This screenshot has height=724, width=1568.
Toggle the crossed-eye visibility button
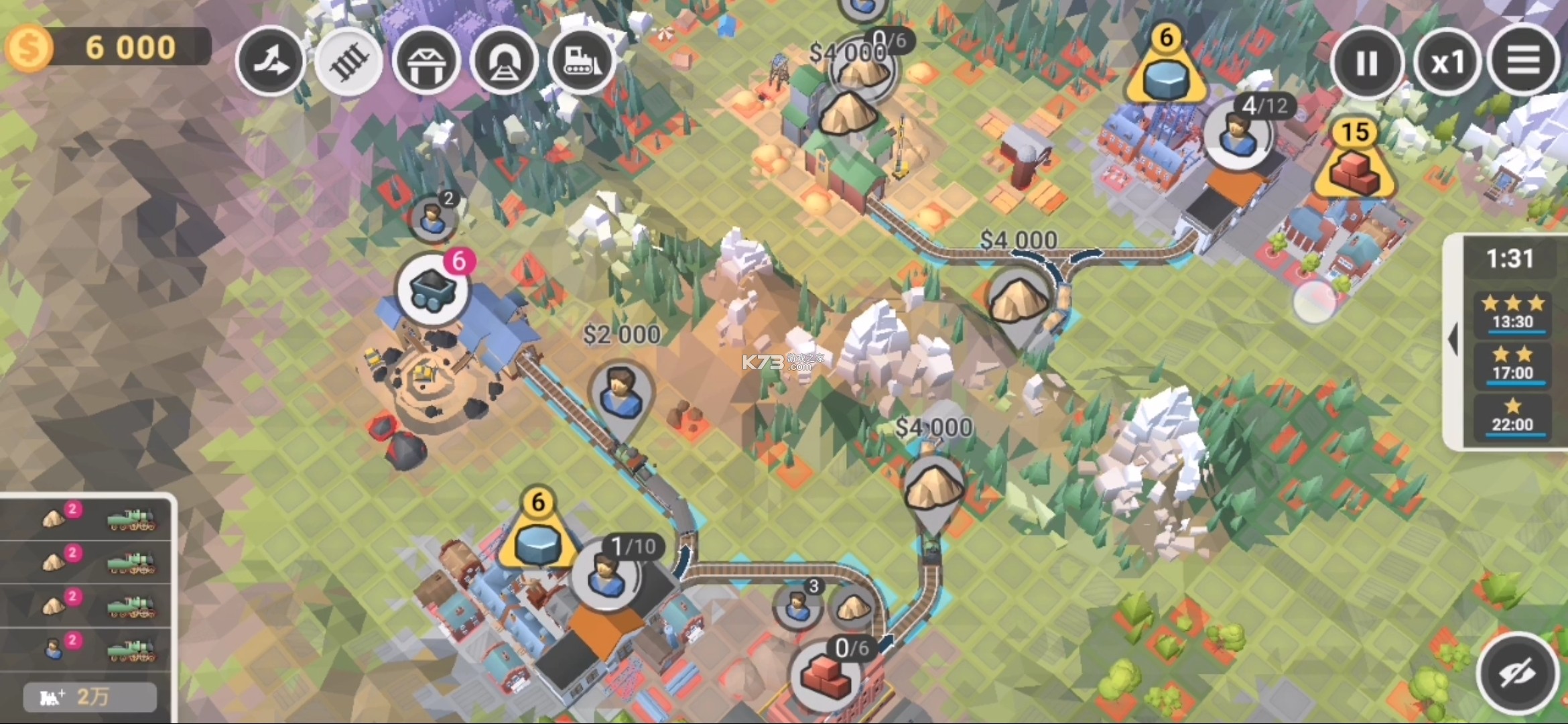[1517, 672]
